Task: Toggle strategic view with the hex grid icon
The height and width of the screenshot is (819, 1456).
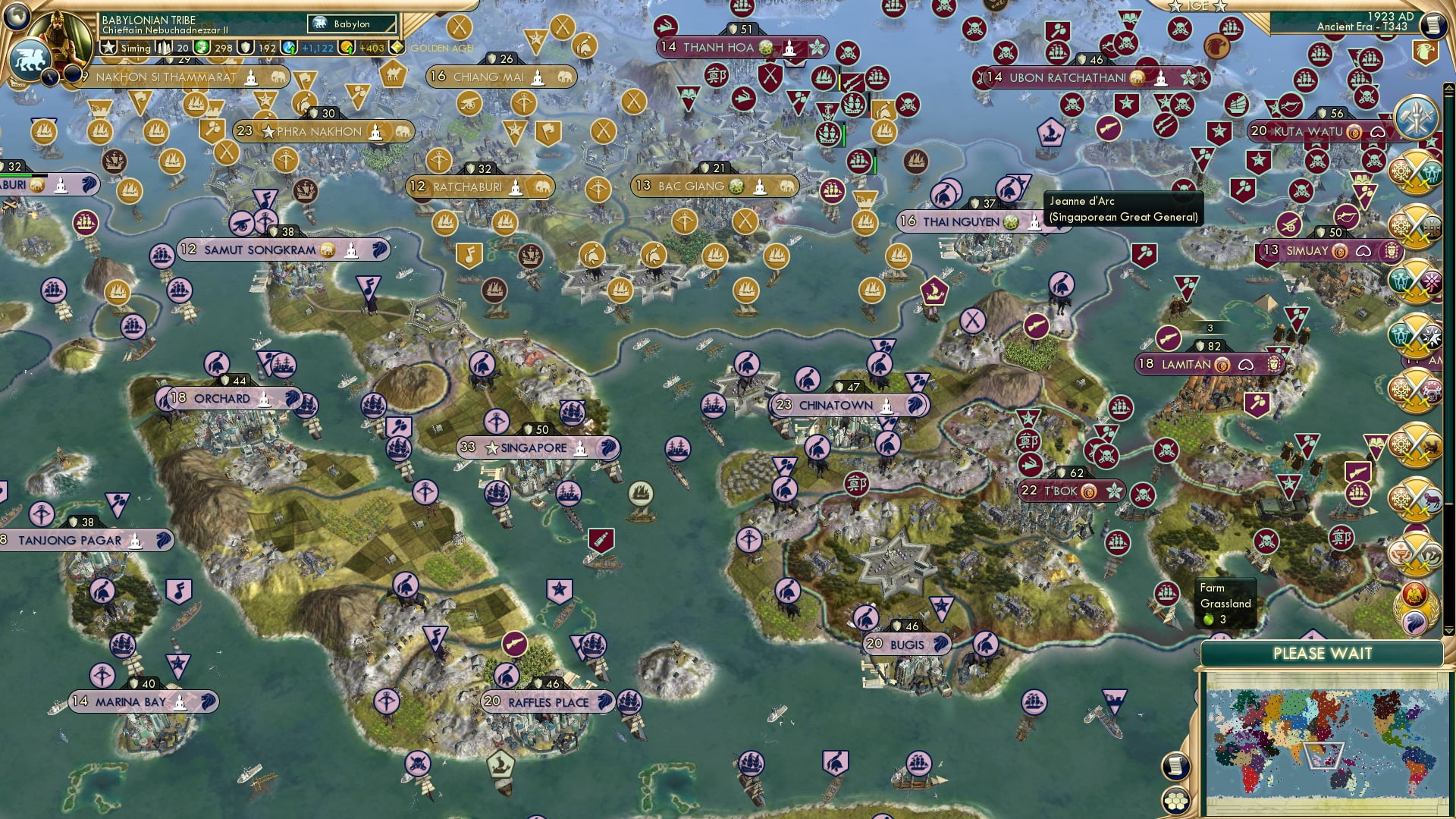Action: pyautogui.click(x=1175, y=801)
